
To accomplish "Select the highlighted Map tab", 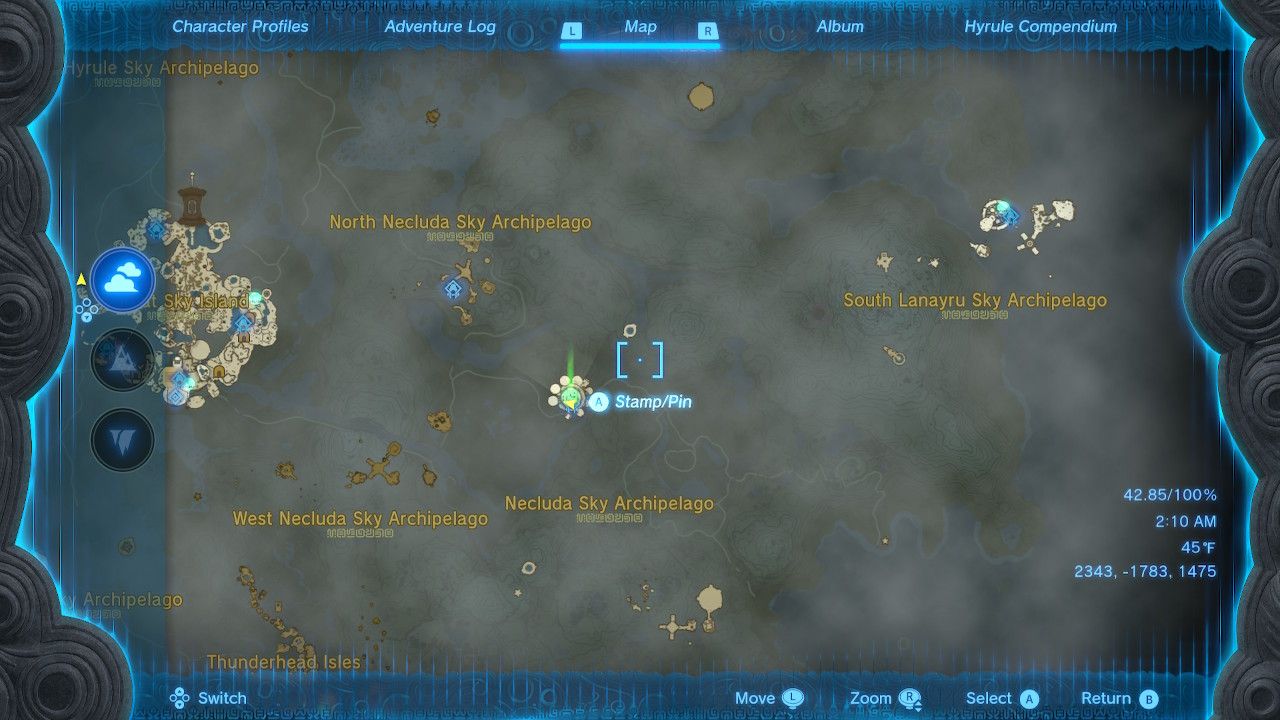I will tap(640, 27).
